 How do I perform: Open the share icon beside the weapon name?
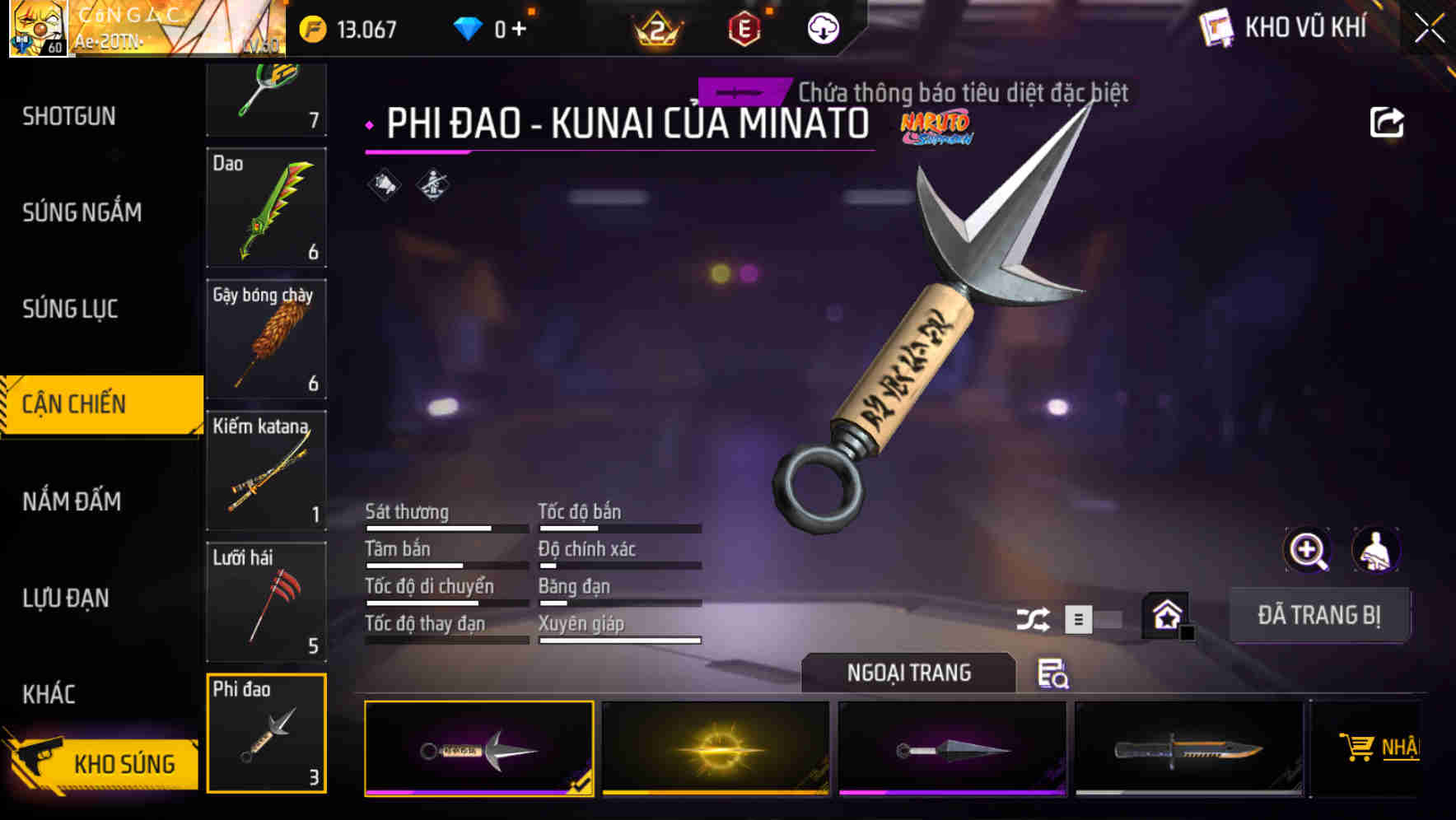coord(1388,121)
